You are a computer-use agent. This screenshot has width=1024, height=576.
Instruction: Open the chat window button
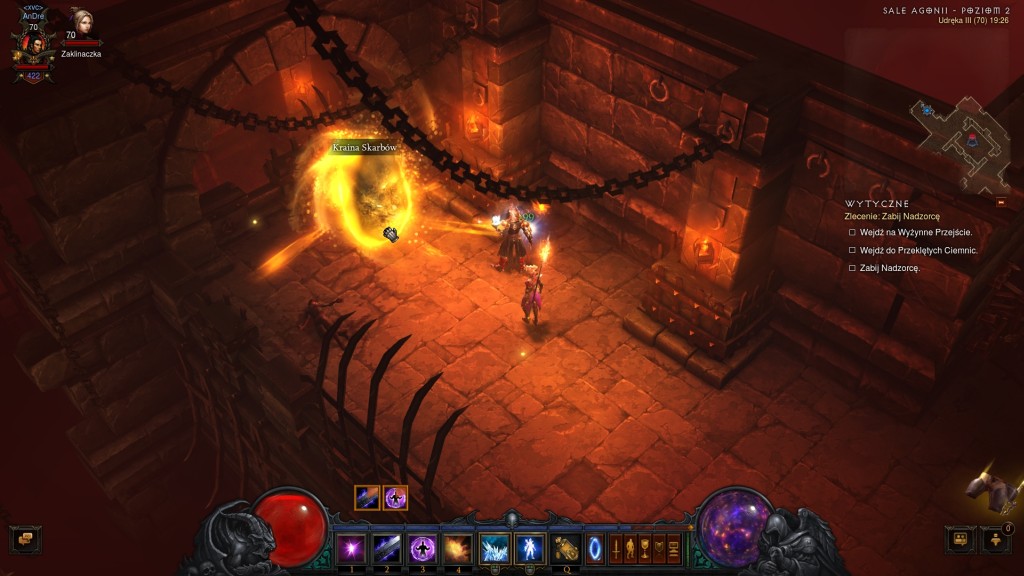click(25, 539)
